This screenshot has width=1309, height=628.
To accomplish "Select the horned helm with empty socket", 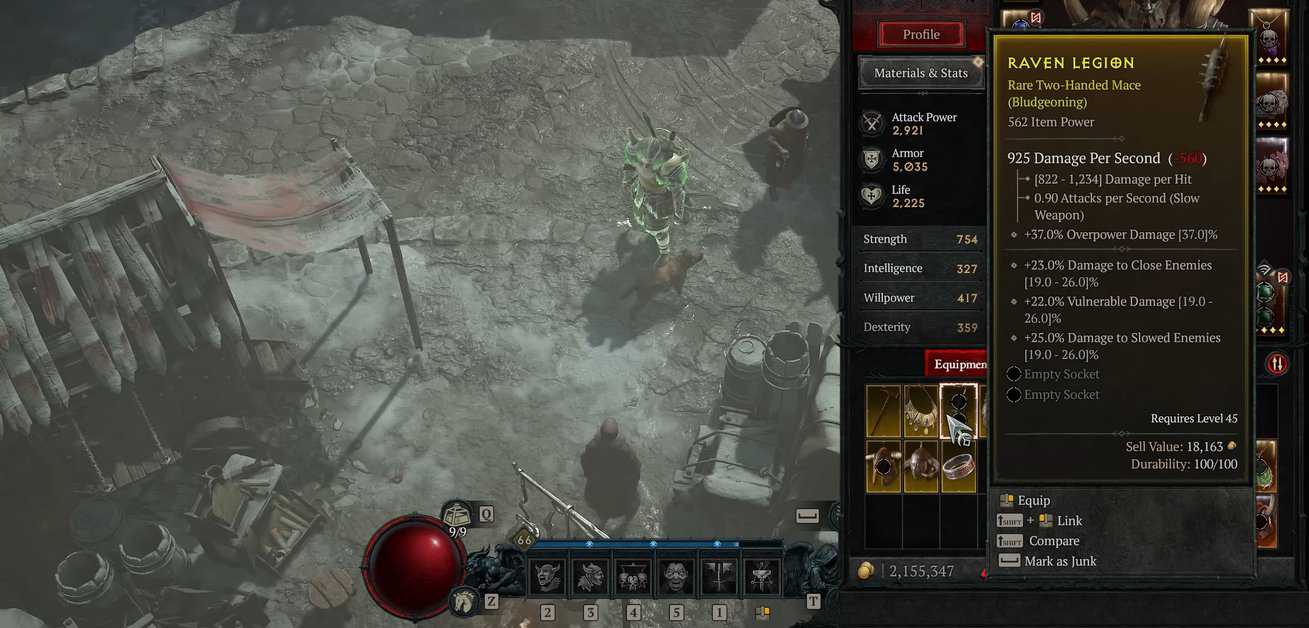I will (883, 466).
